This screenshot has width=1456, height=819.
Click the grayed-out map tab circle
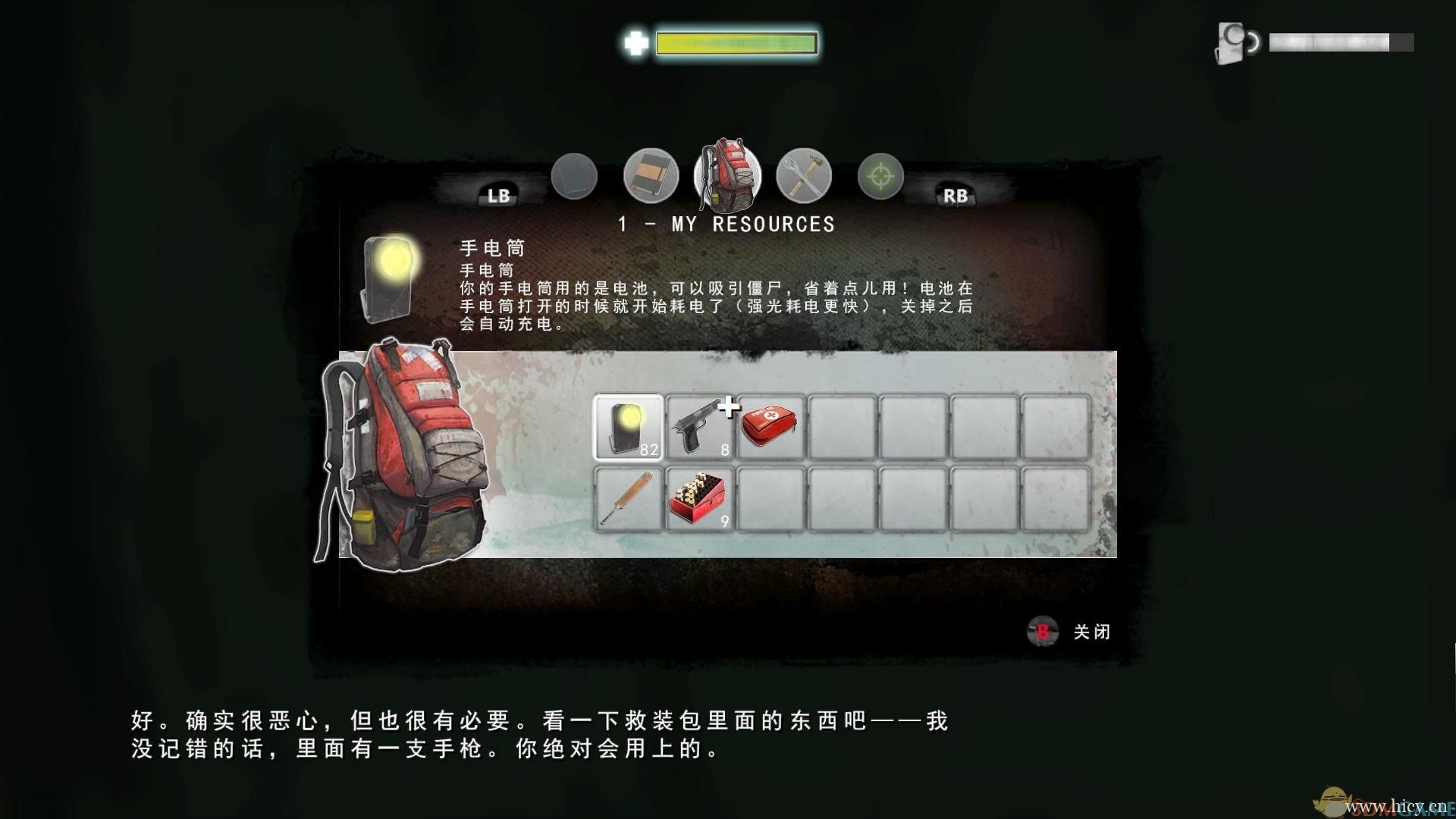coord(575,177)
